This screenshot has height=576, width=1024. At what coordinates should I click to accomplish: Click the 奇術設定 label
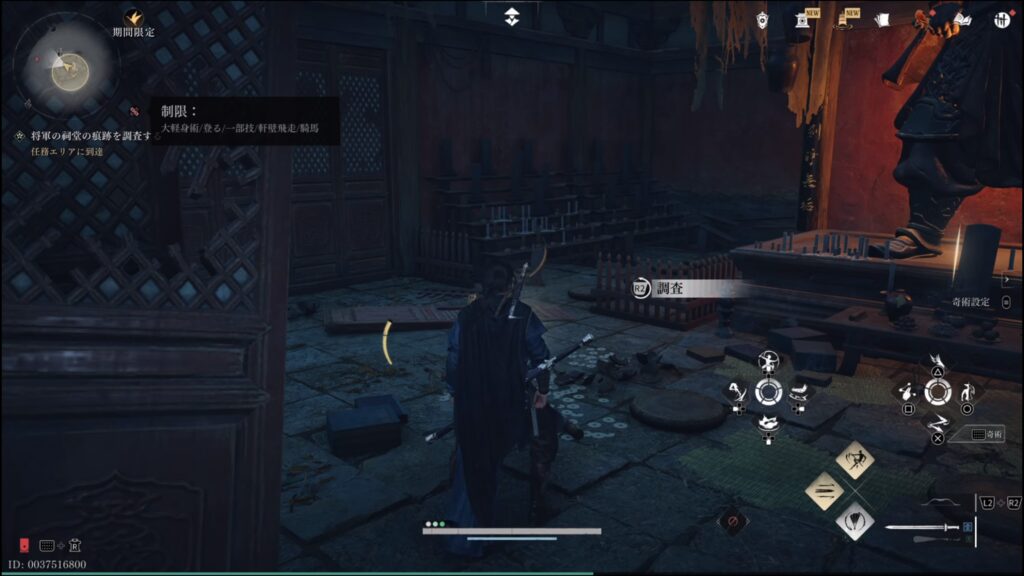[971, 301]
